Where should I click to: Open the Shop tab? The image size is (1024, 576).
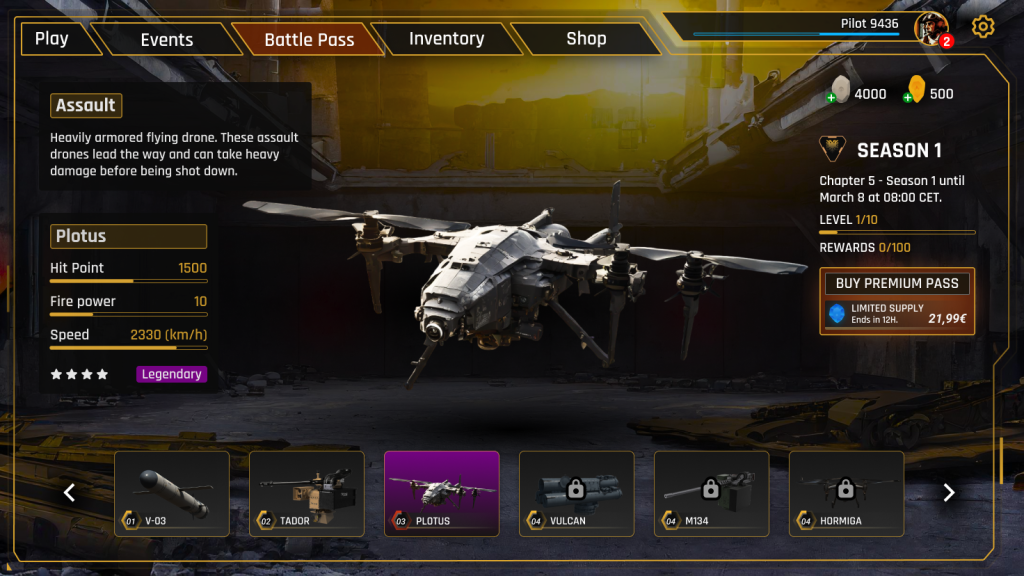[586, 39]
